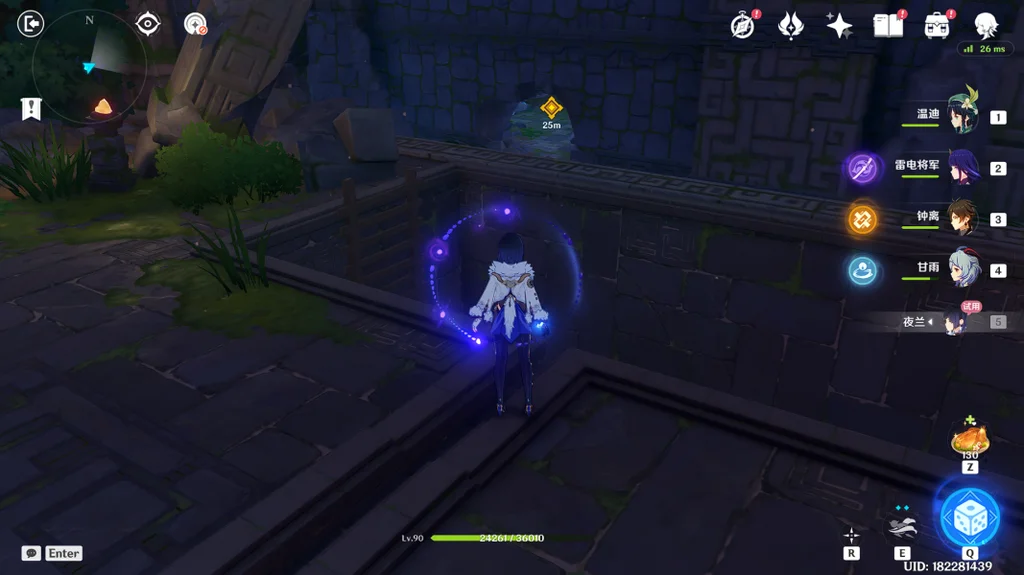Use the roast chicken food item
1024x575 pixels.
(969, 439)
